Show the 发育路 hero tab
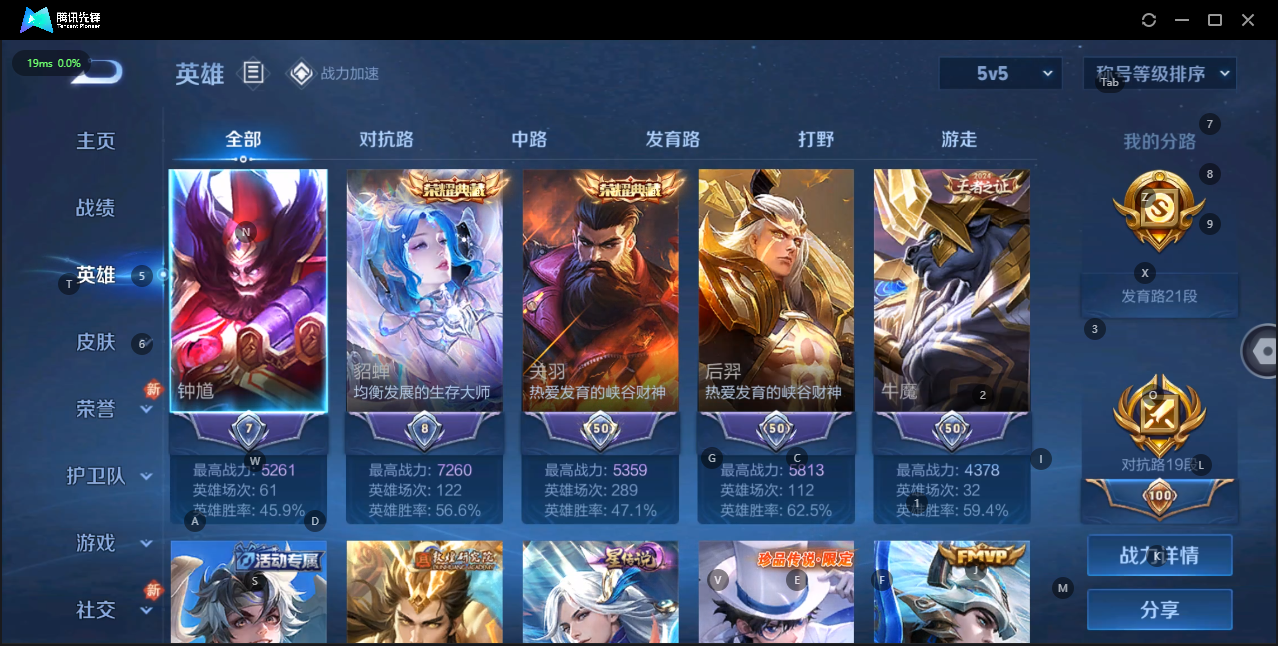Screen dimensions: 1278x646 coord(673,139)
